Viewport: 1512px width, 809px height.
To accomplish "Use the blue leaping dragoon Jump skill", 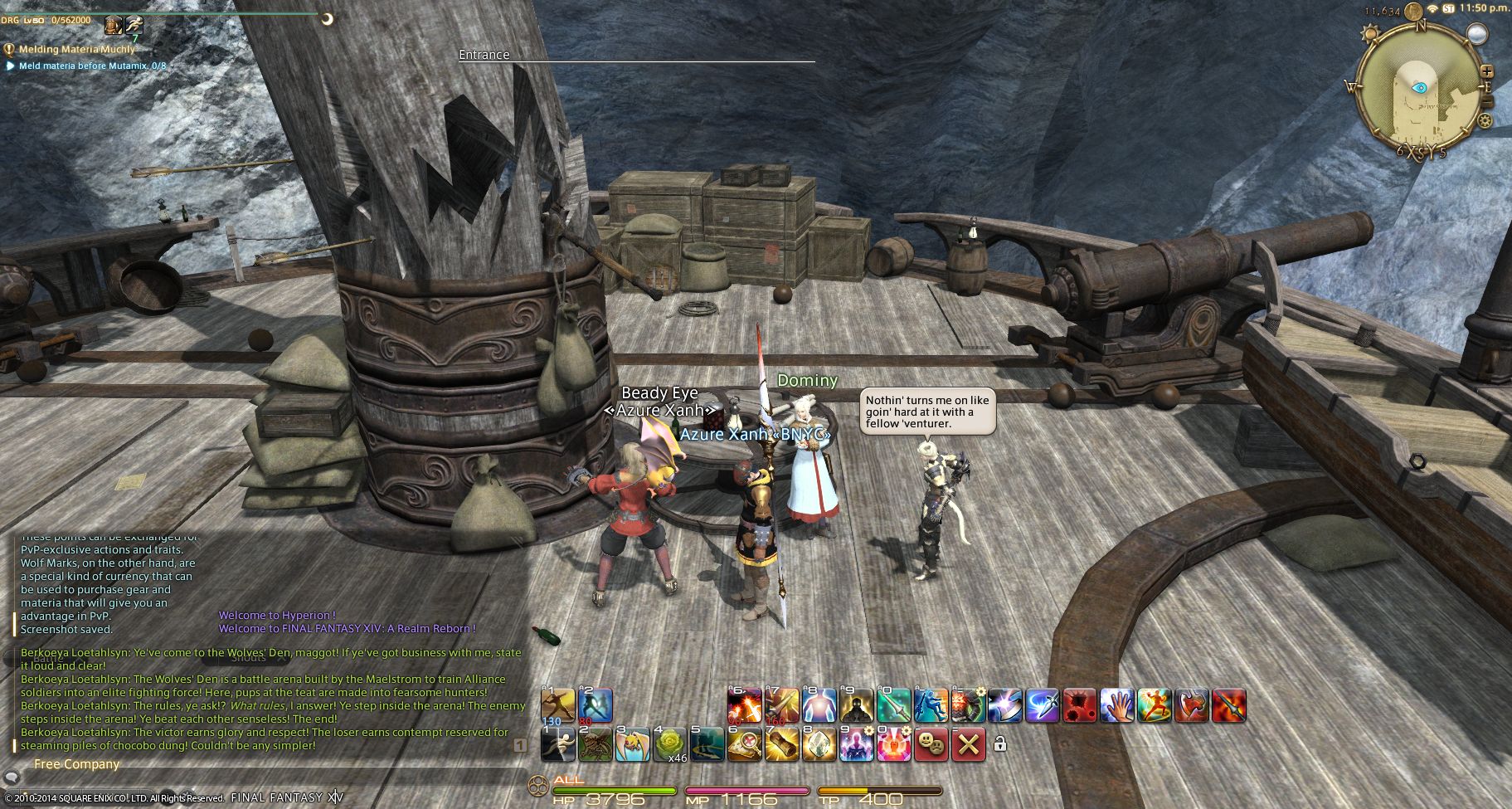I will click(931, 705).
